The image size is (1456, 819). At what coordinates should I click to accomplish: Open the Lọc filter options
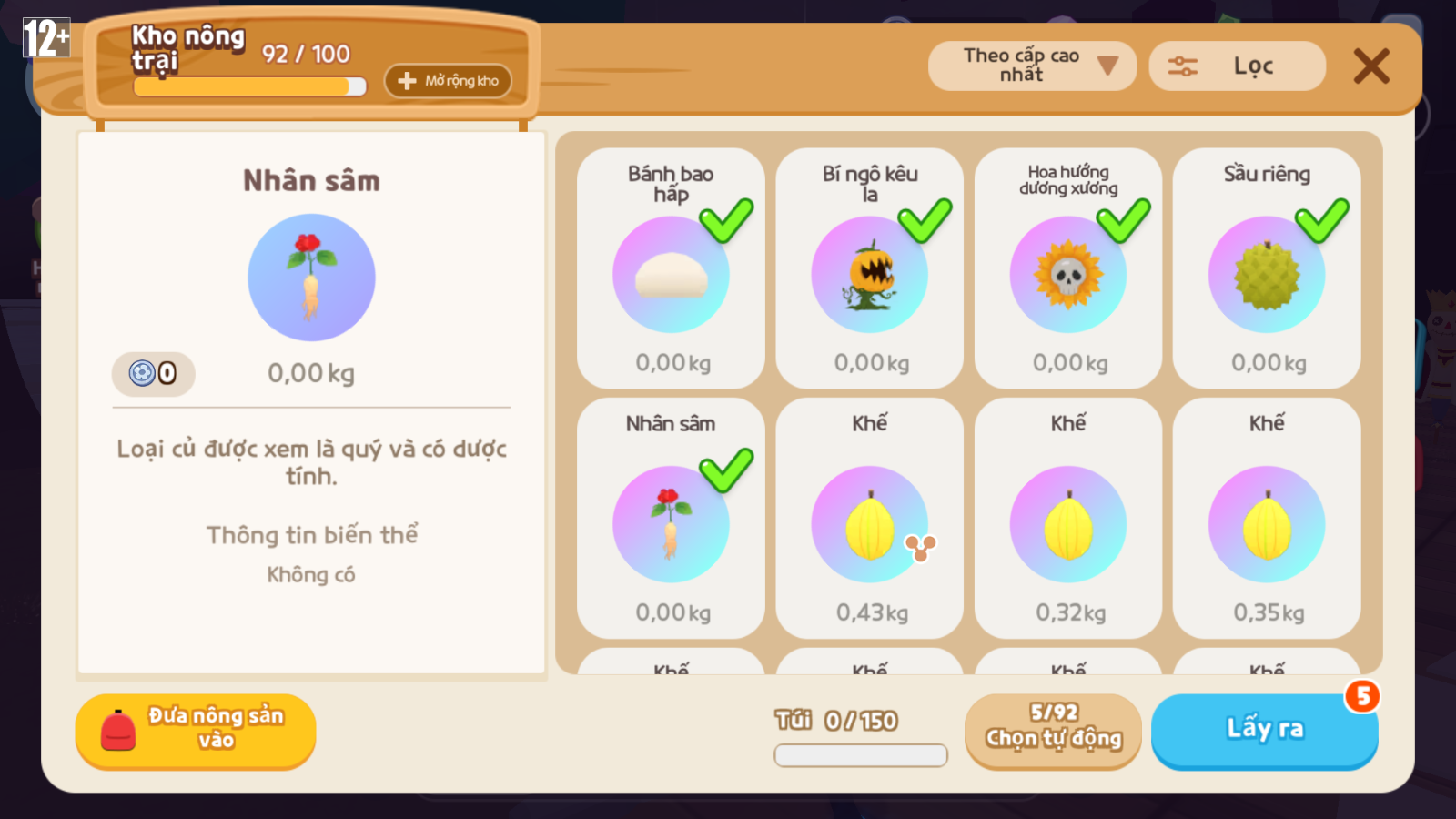coord(1237,66)
